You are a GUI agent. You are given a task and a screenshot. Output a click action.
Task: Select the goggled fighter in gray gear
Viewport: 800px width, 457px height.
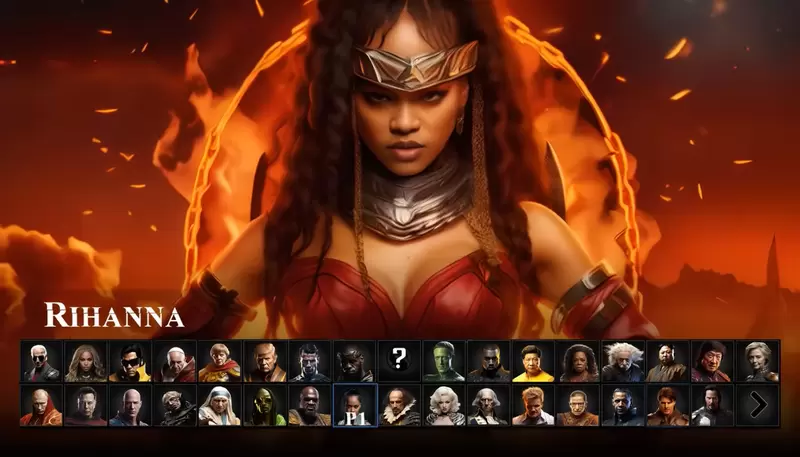pyautogui.click(x=175, y=405)
